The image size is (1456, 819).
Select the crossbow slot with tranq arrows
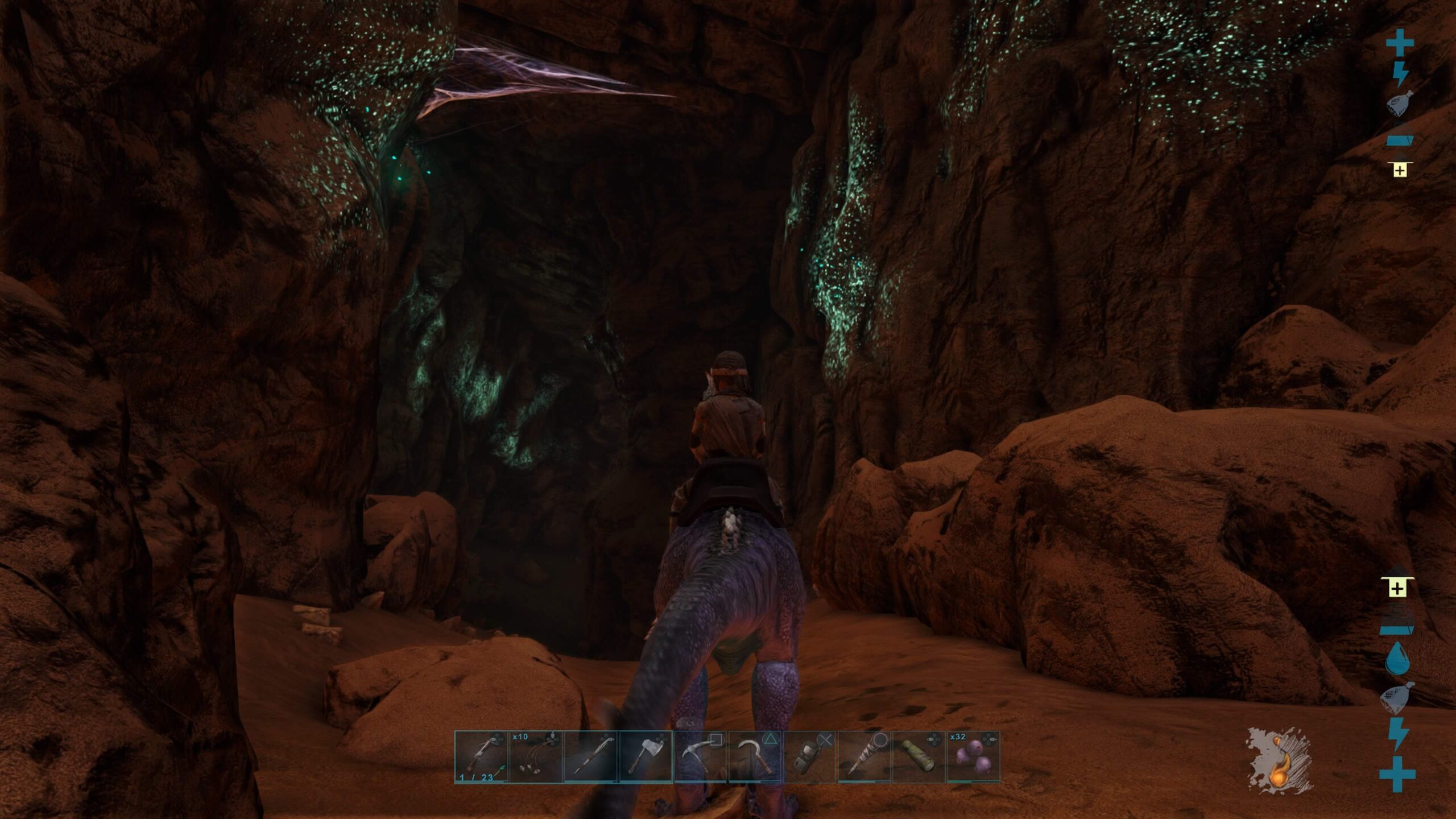pos(481,757)
